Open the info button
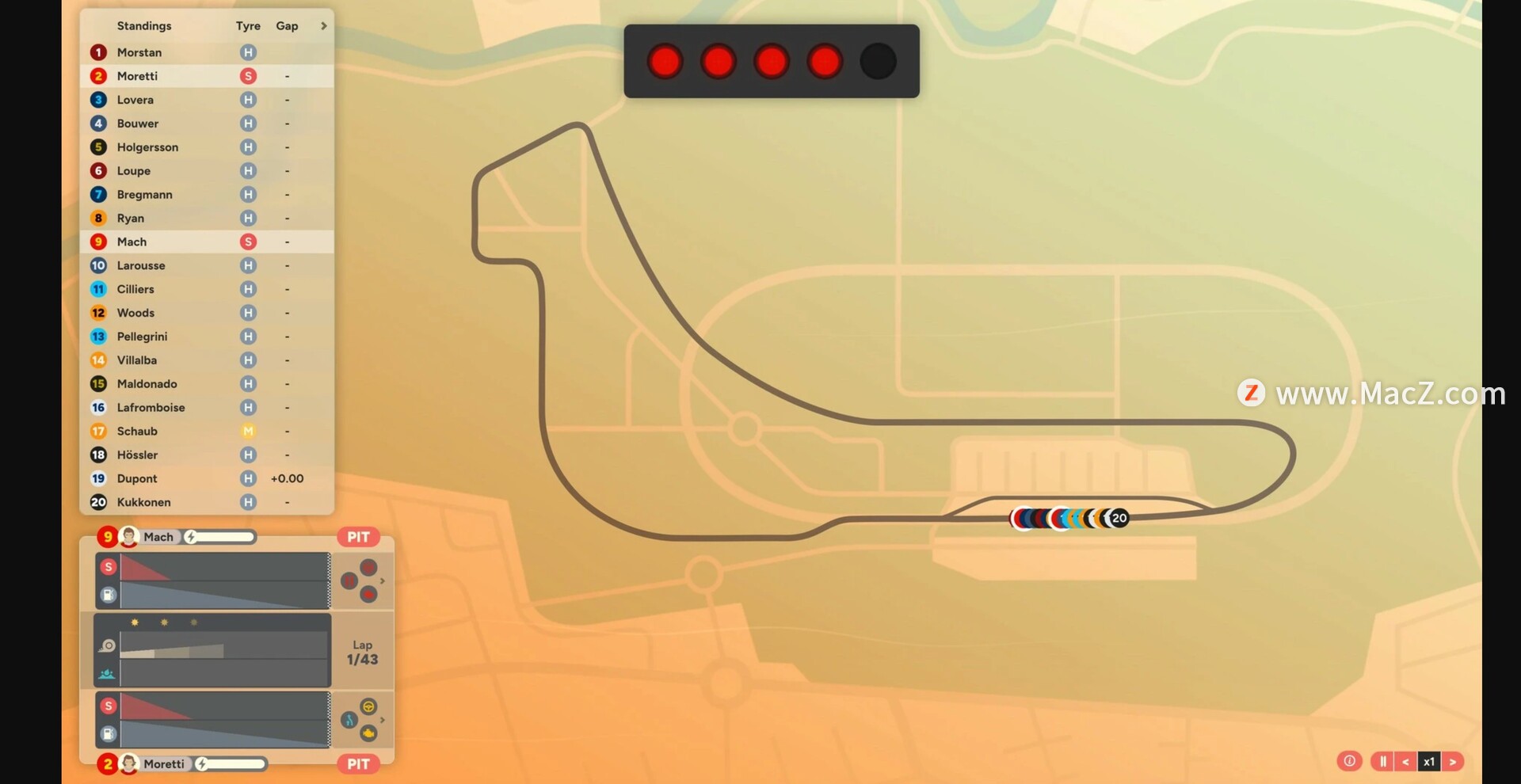 [1349, 761]
